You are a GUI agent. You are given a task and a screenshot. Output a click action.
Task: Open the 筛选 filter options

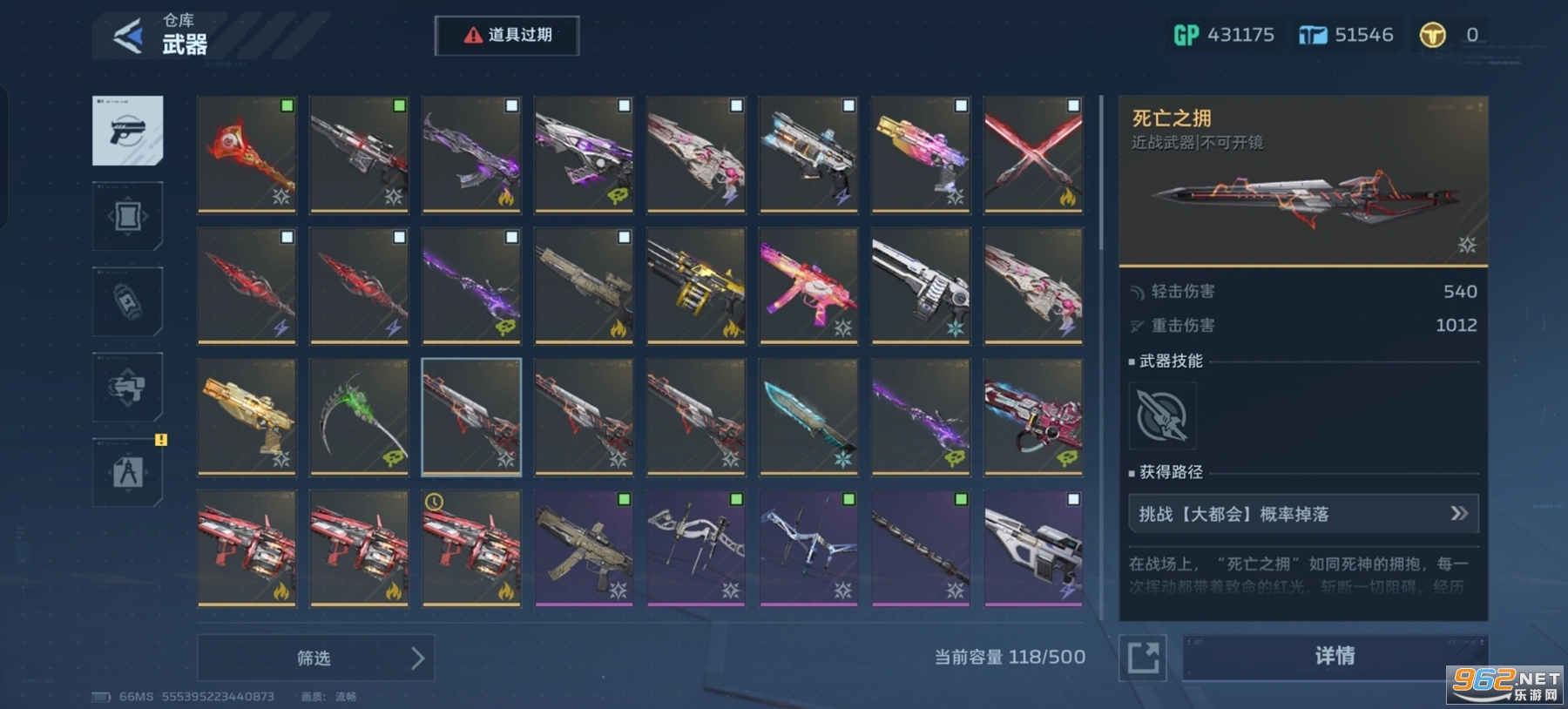(315, 658)
